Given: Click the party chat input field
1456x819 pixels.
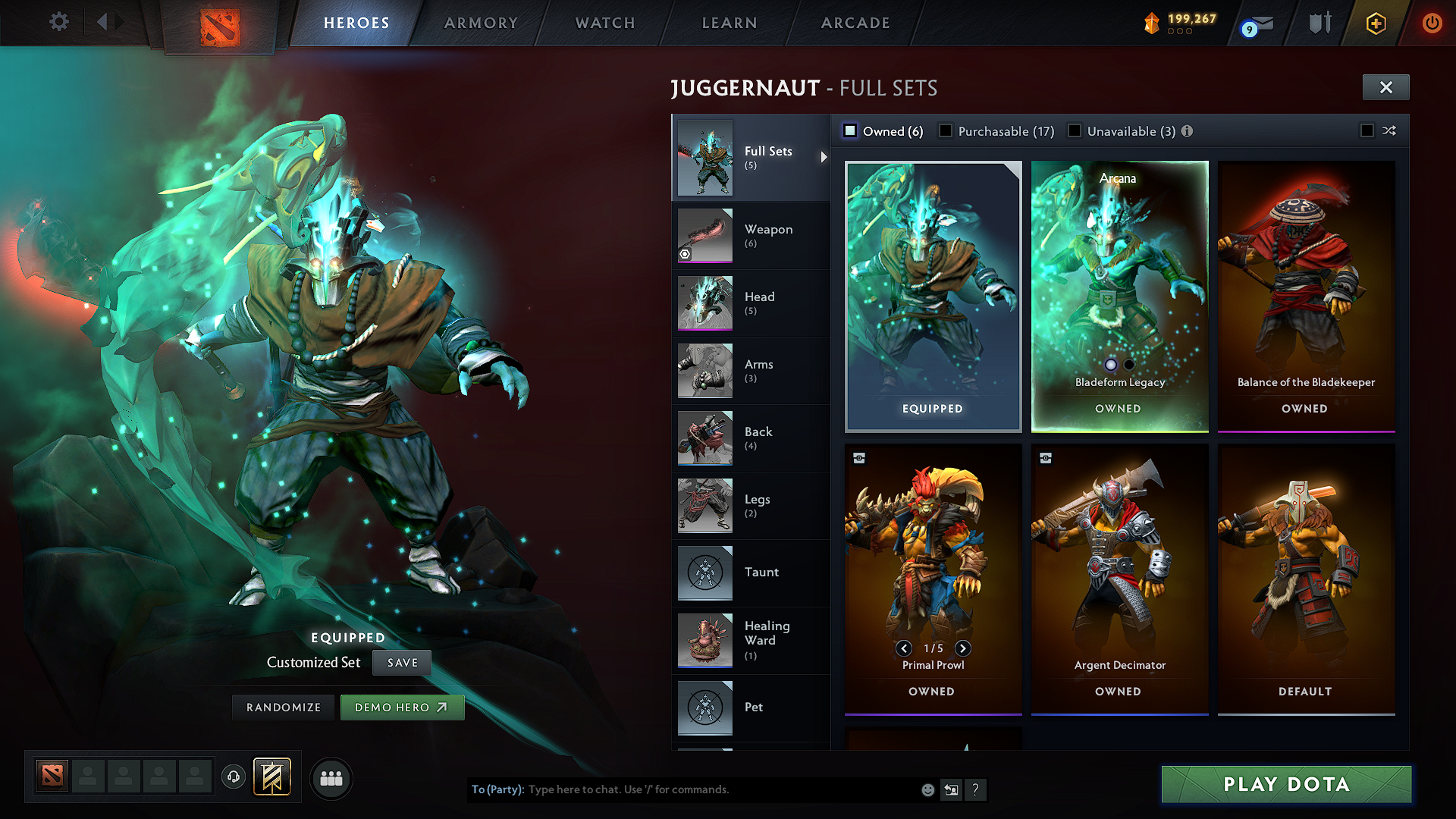Looking at the screenshot, I should coord(720,789).
